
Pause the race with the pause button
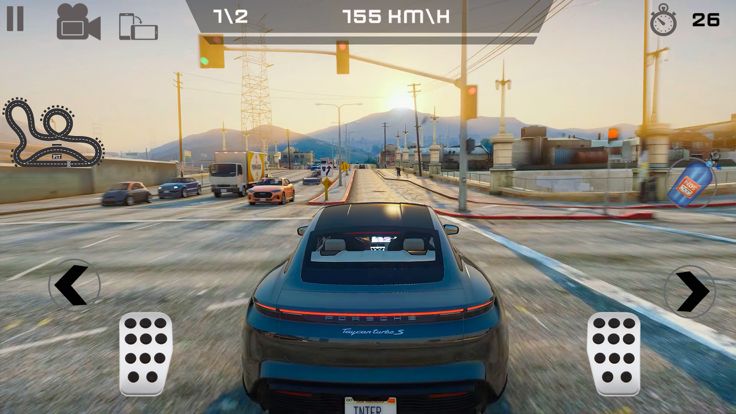tap(15, 19)
